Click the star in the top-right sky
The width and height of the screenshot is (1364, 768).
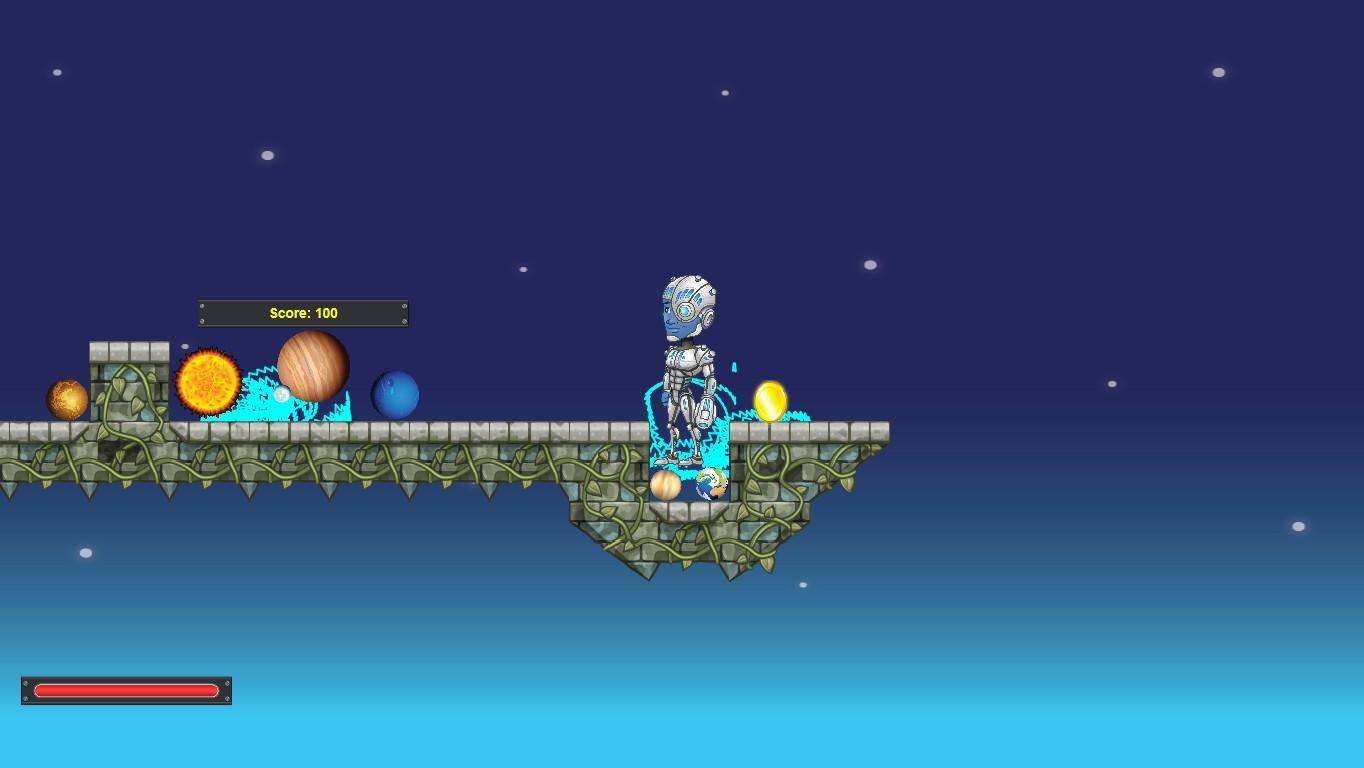click(x=1218, y=72)
